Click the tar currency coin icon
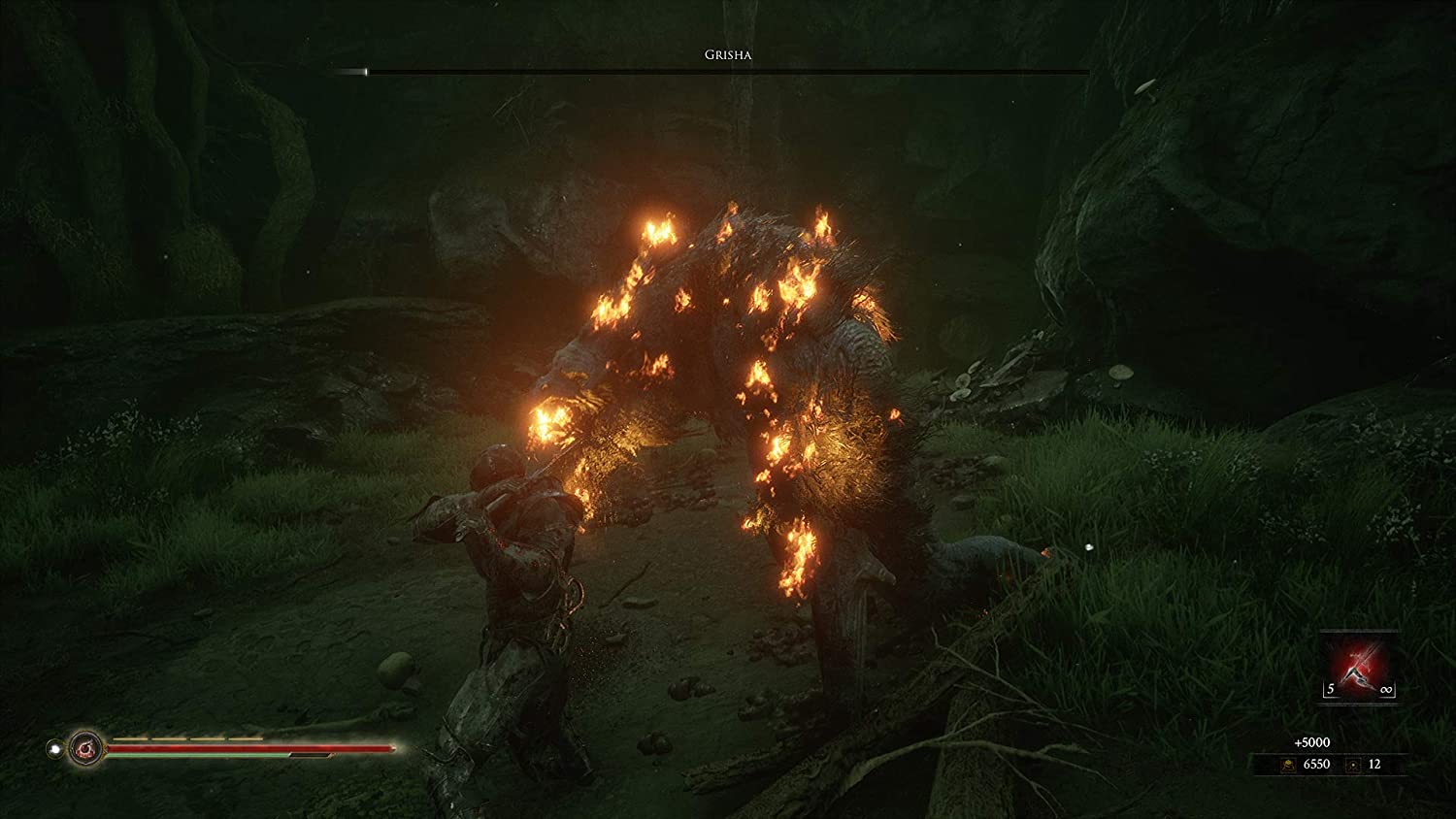The image size is (1456, 819). [x=1288, y=766]
